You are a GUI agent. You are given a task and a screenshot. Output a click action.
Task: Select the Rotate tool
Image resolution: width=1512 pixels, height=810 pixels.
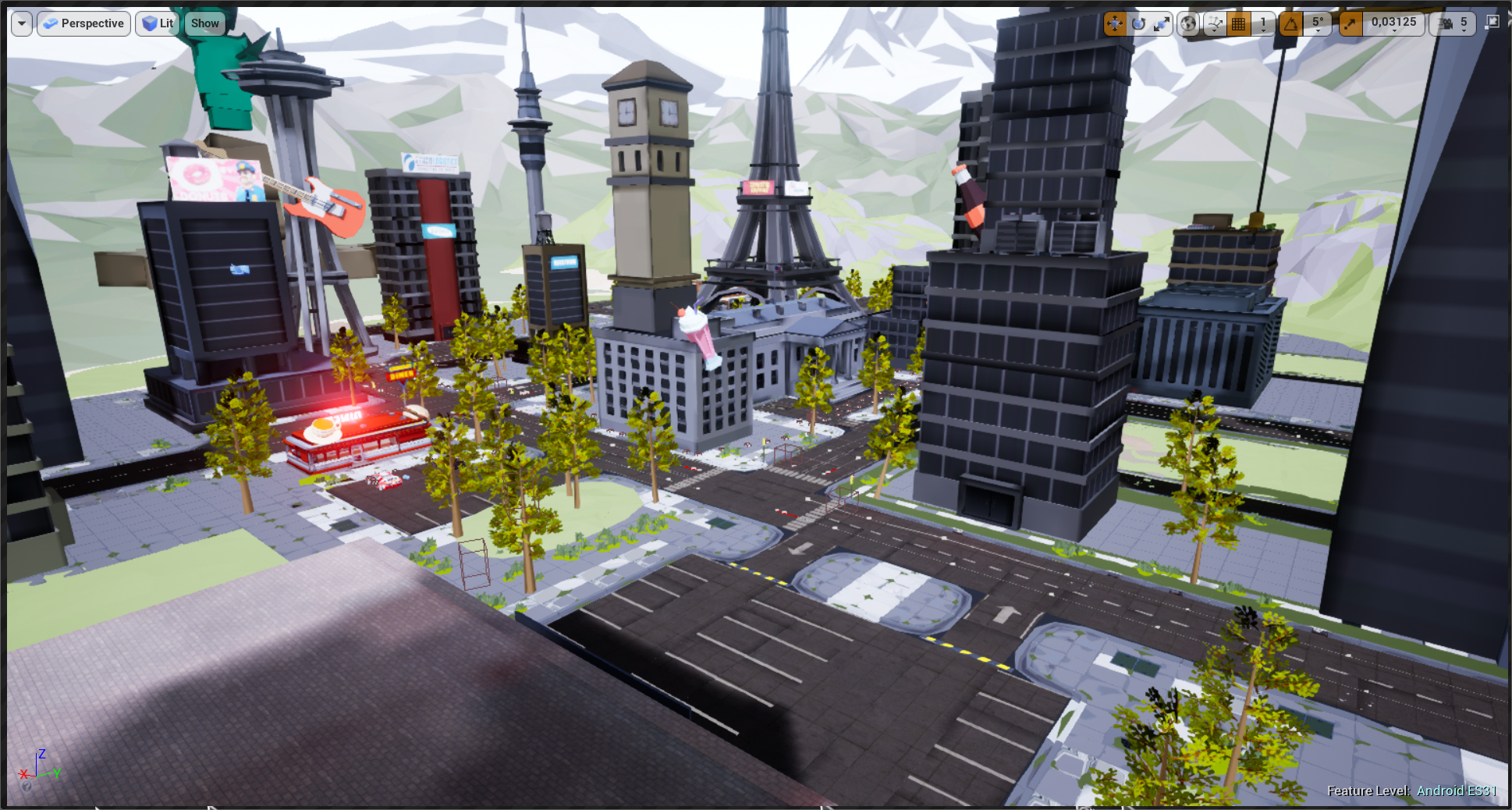(1139, 22)
